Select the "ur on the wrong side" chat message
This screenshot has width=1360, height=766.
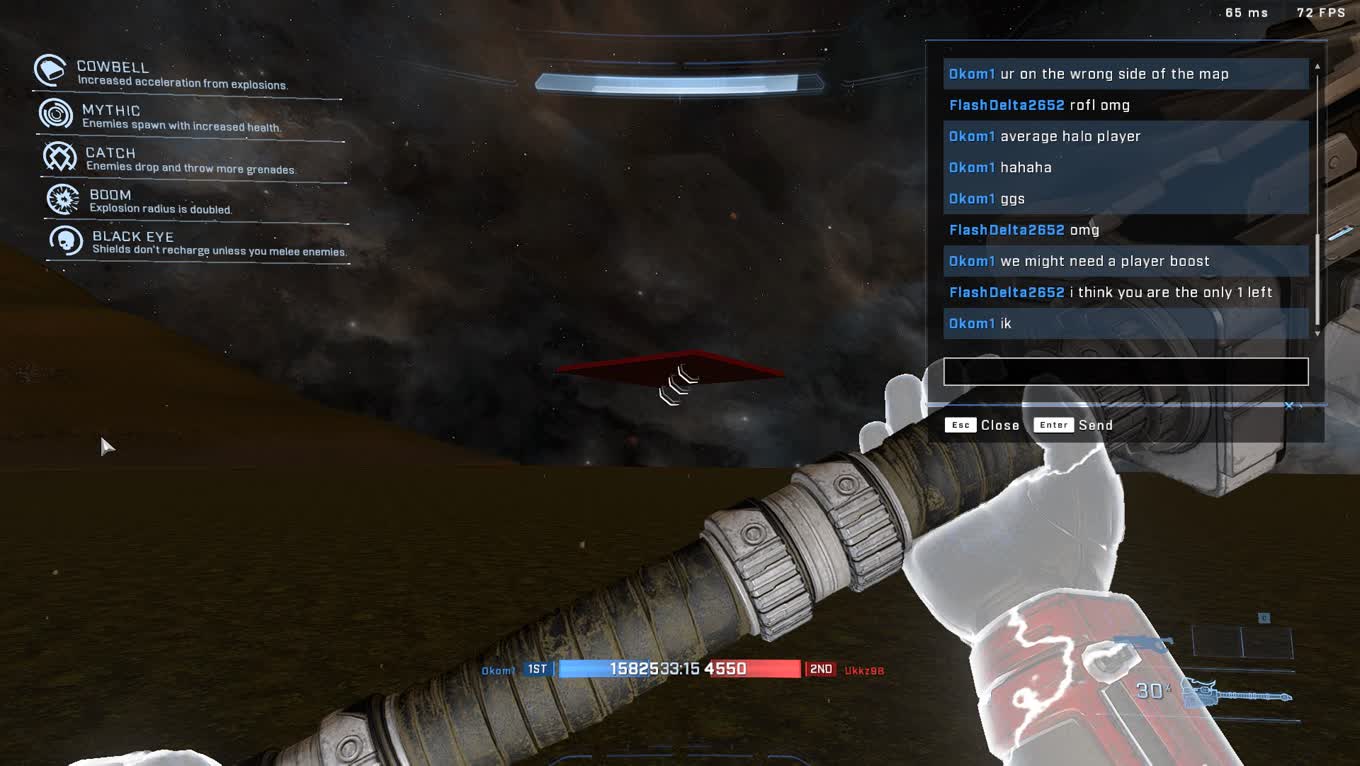(1125, 74)
